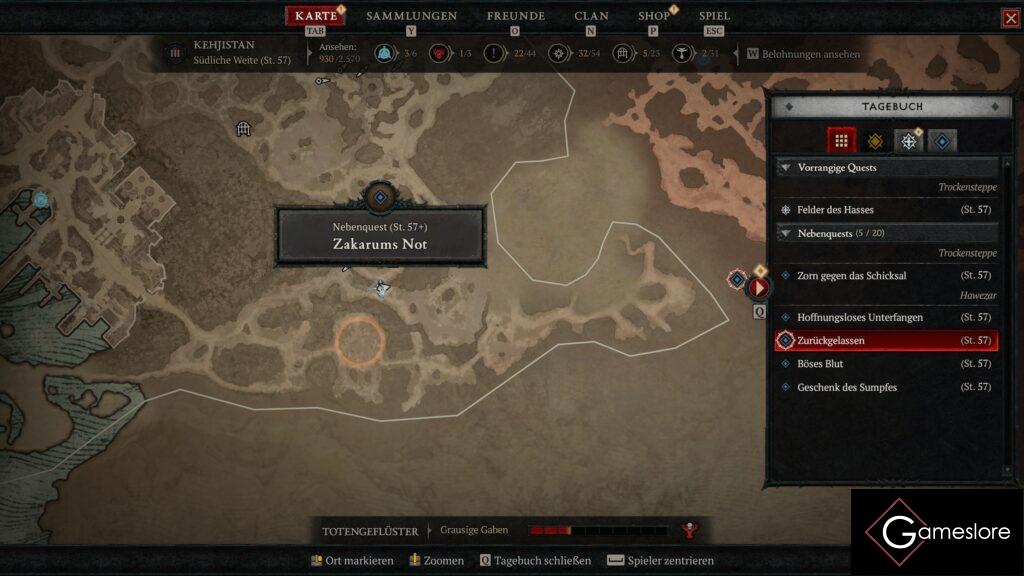Switch to the Karte tab

316,16
